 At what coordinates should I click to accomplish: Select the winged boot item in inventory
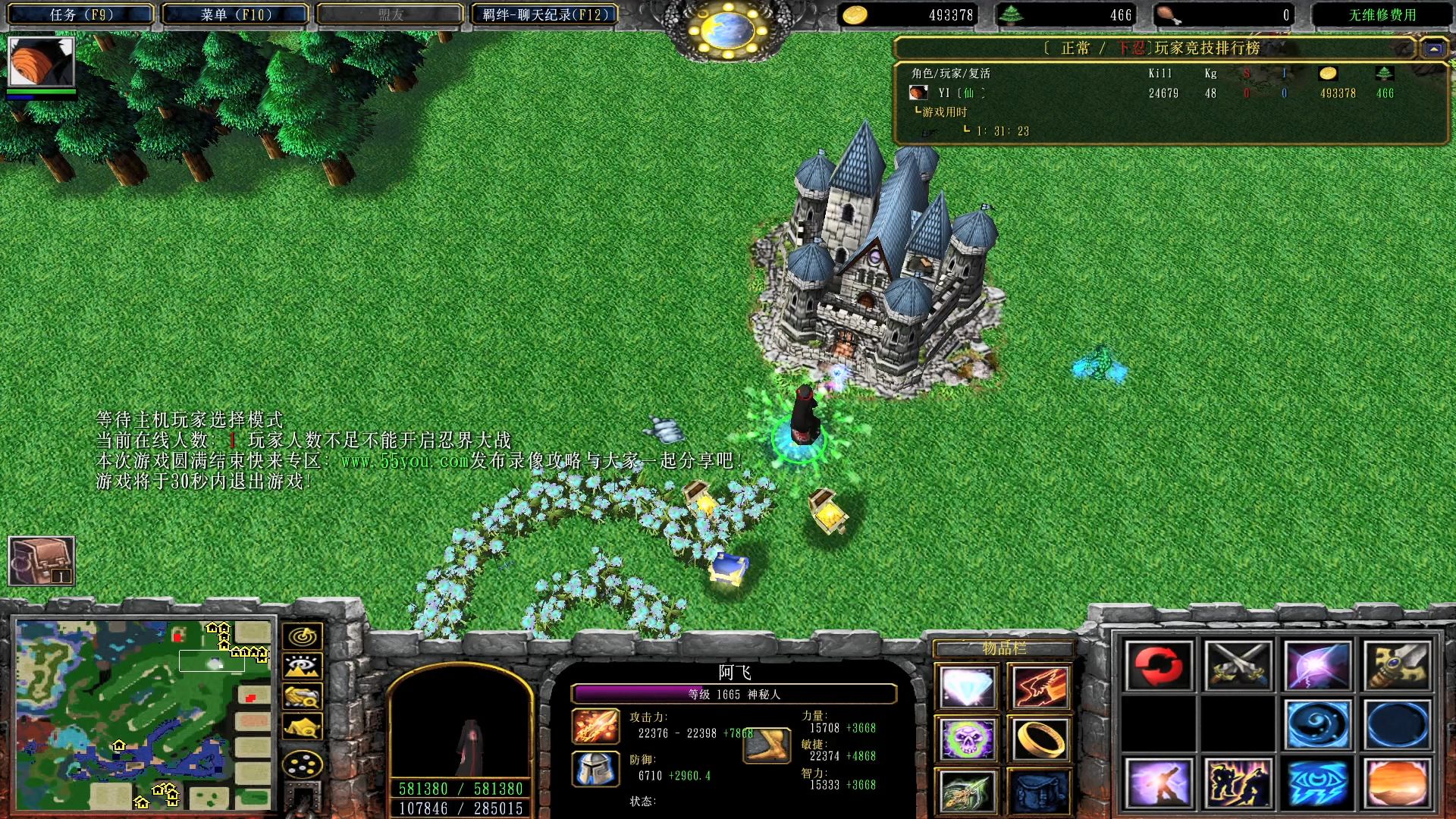click(967, 790)
